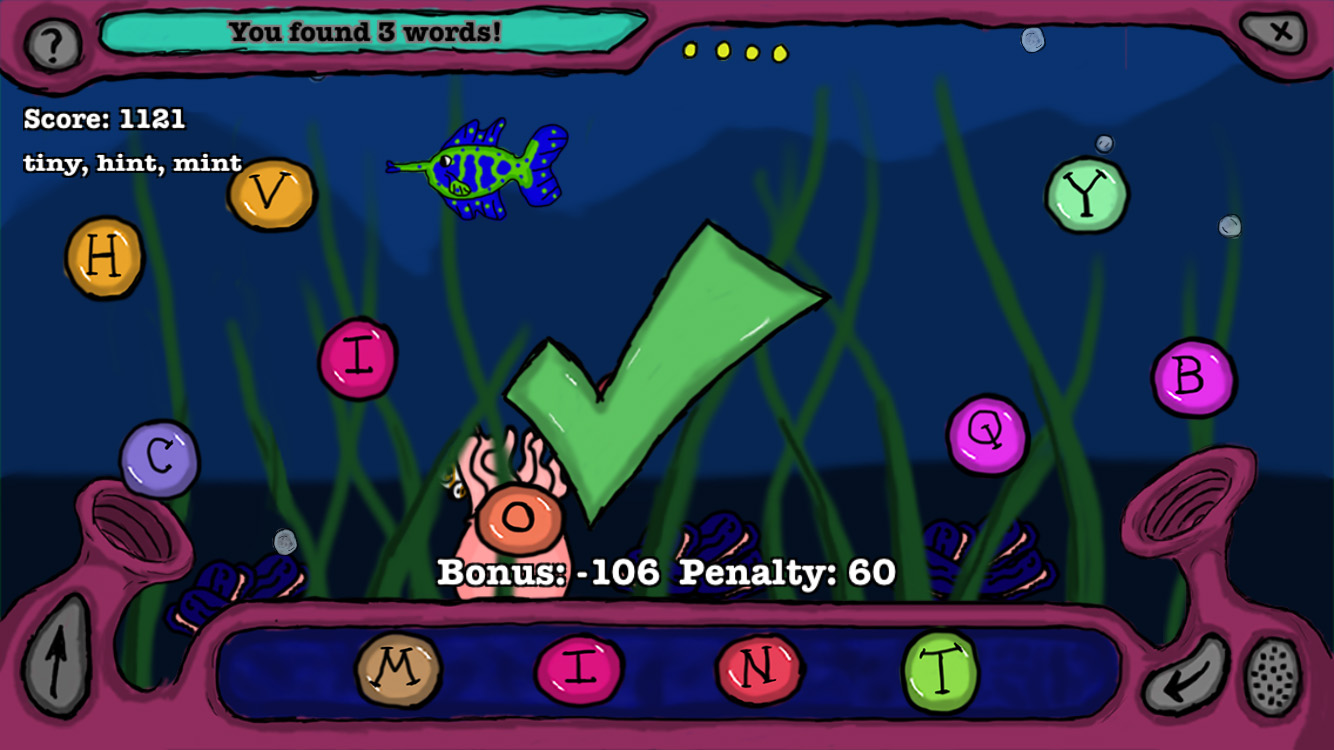The height and width of the screenshot is (750, 1334).
Task: Open the question mark help button
Action: 52,44
